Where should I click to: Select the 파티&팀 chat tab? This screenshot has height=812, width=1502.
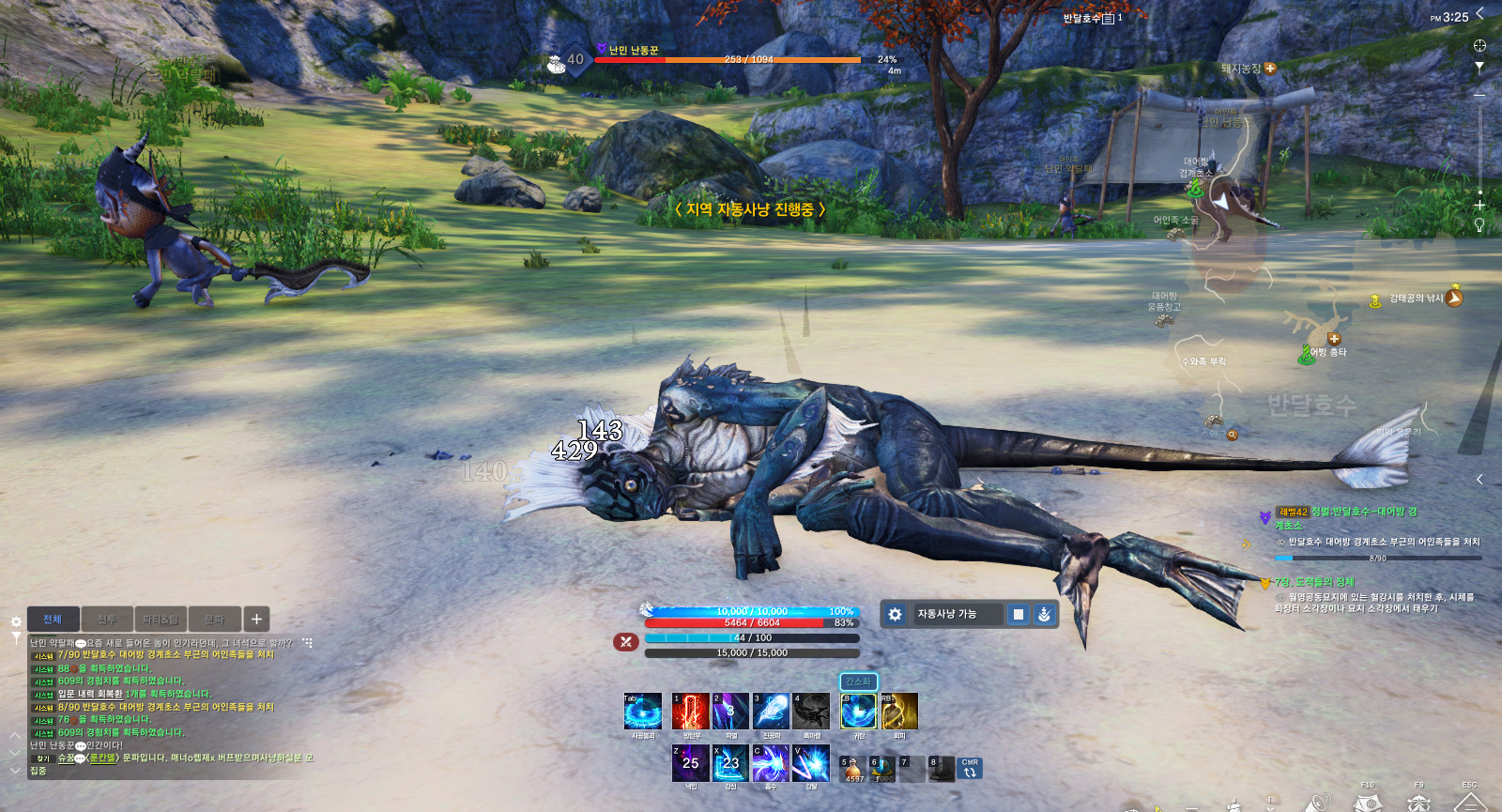click(x=161, y=620)
